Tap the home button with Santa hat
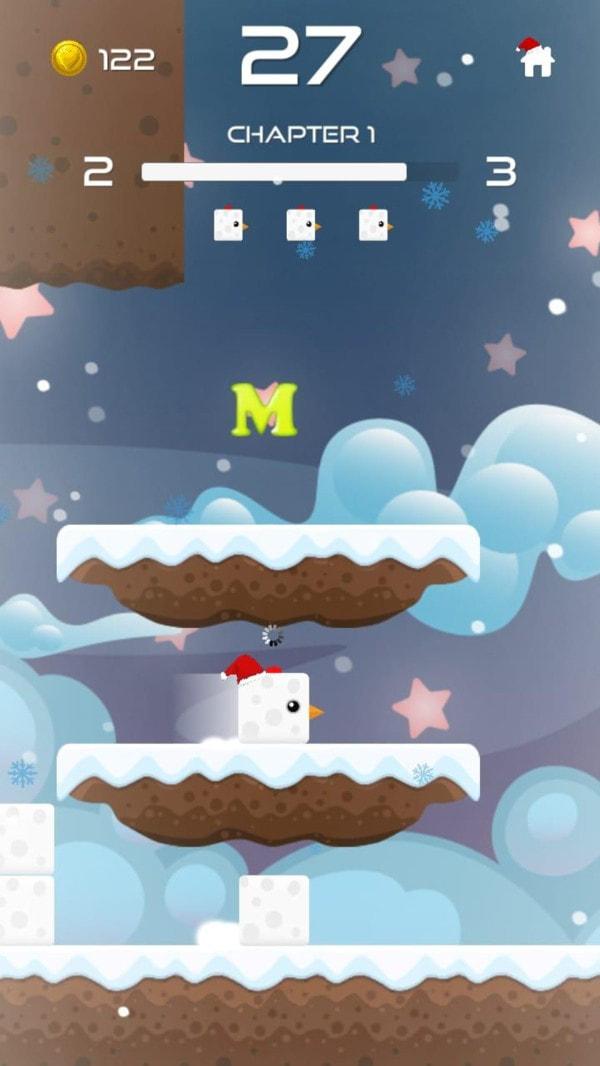The height and width of the screenshot is (1066, 600). (x=536, y=58)
